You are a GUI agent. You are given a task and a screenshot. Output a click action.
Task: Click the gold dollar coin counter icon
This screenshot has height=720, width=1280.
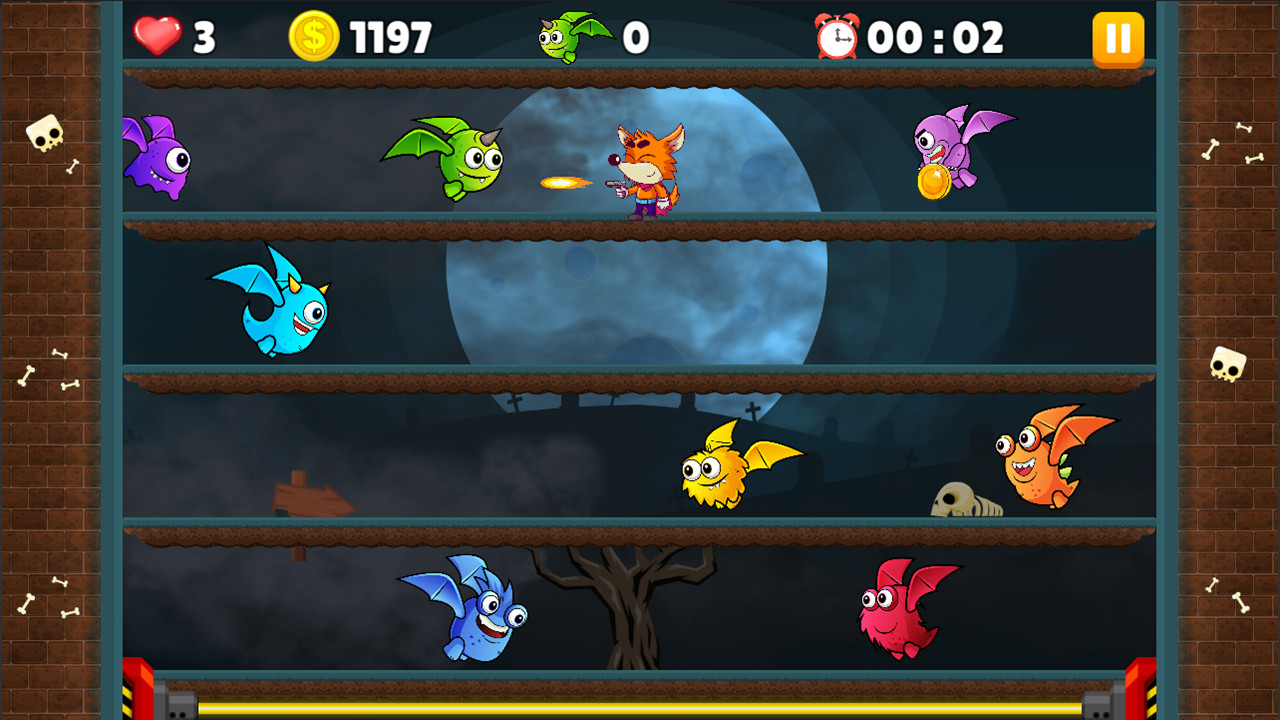(x=313, y=34)
